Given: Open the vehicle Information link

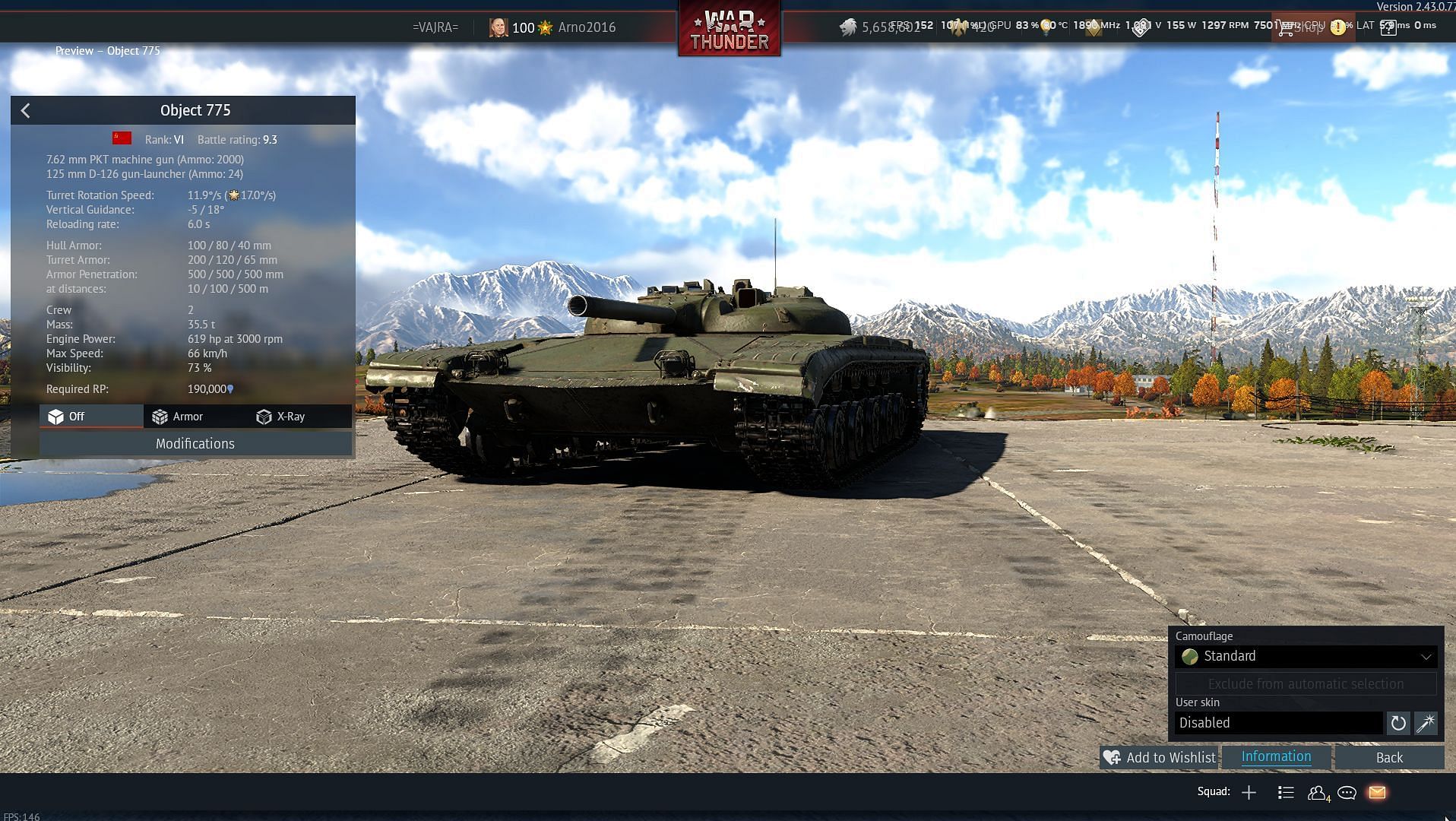Looking at the screenshot, I should [1276, 757].
